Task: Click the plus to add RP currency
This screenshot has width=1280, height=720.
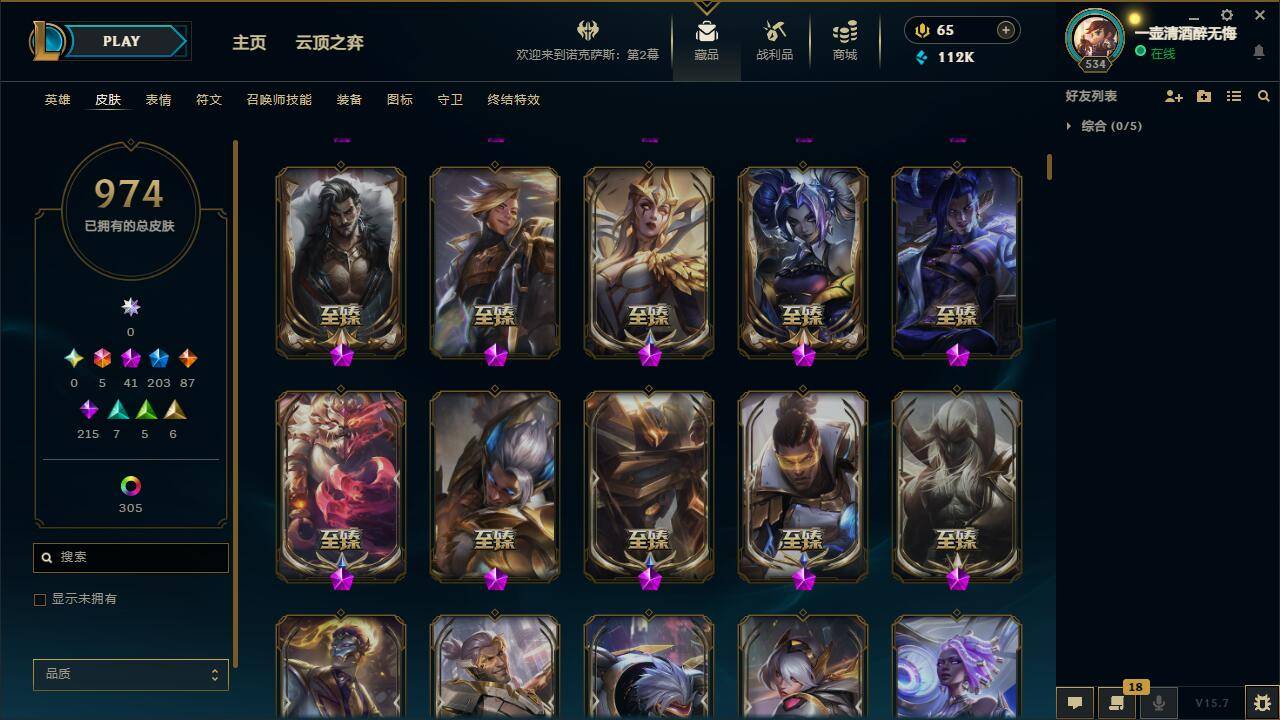Action: (x=1004, y=30)
